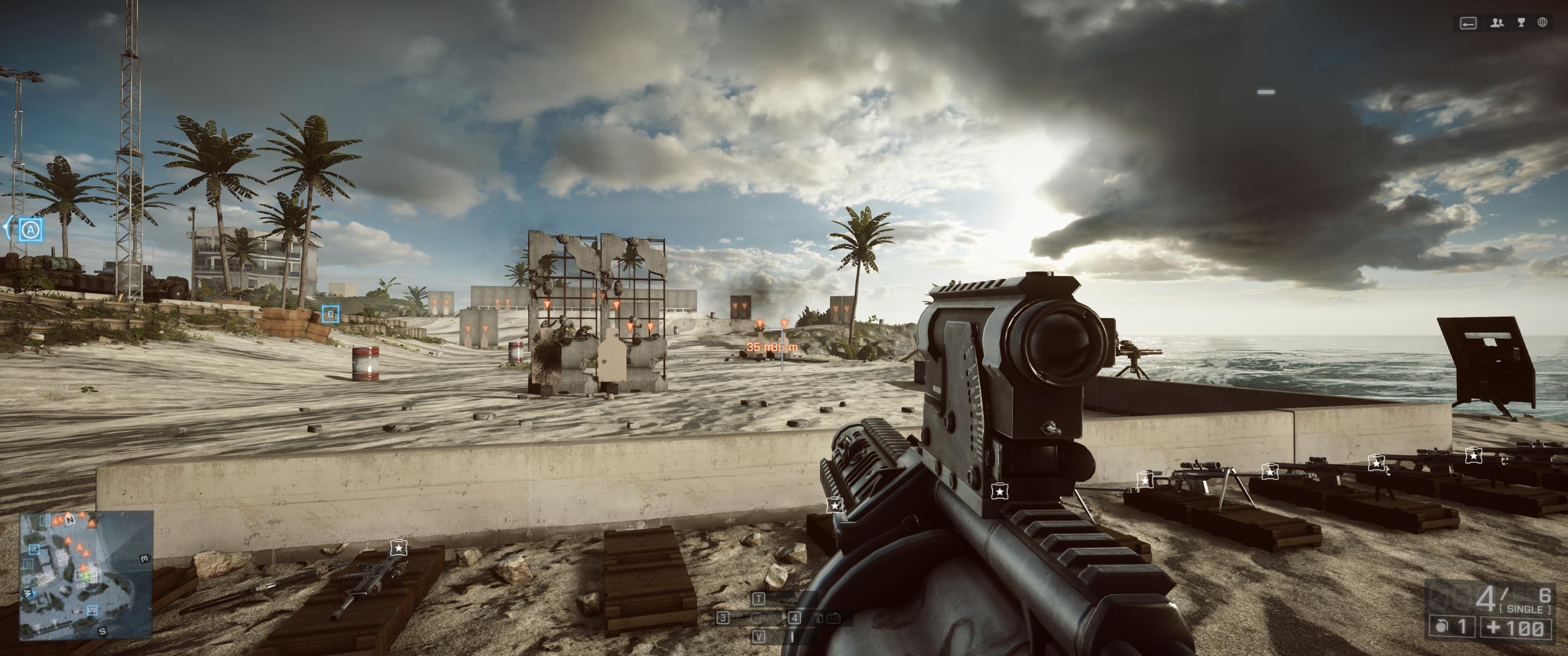Click the globe network icon

point(1542,23)
